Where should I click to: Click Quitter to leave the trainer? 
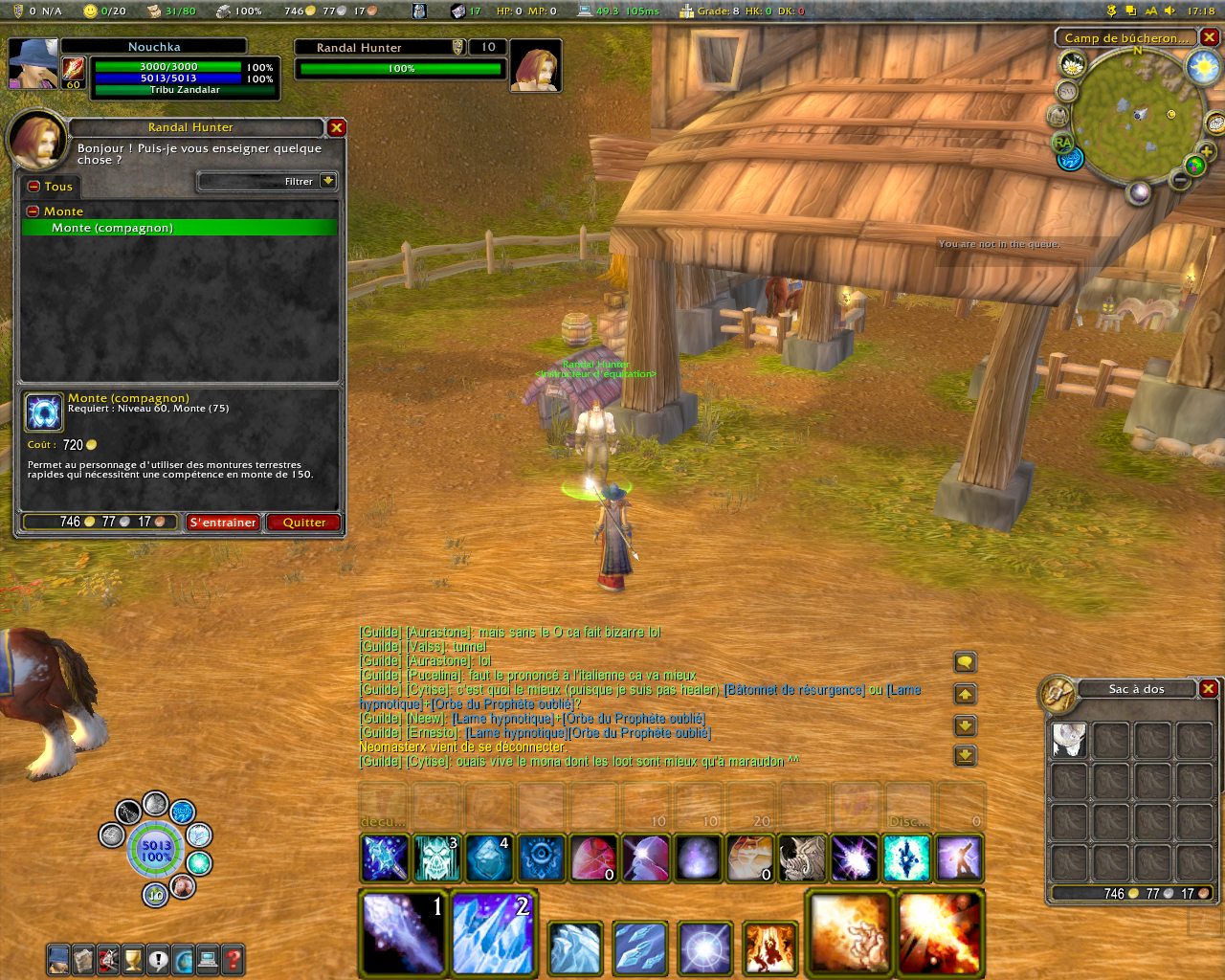click(x=304, y=523)
